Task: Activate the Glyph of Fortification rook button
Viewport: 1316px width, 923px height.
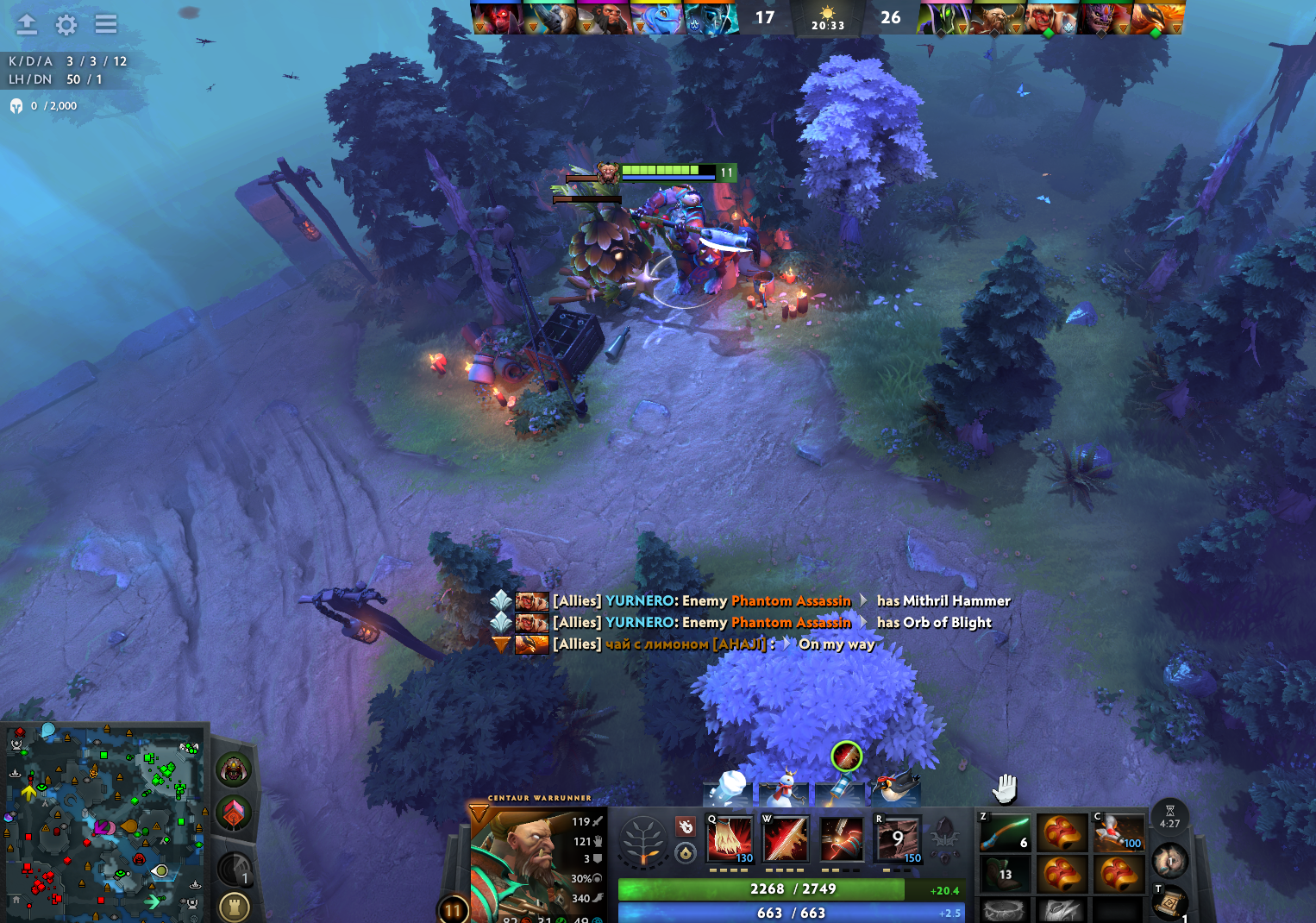Action: (234, 907)
